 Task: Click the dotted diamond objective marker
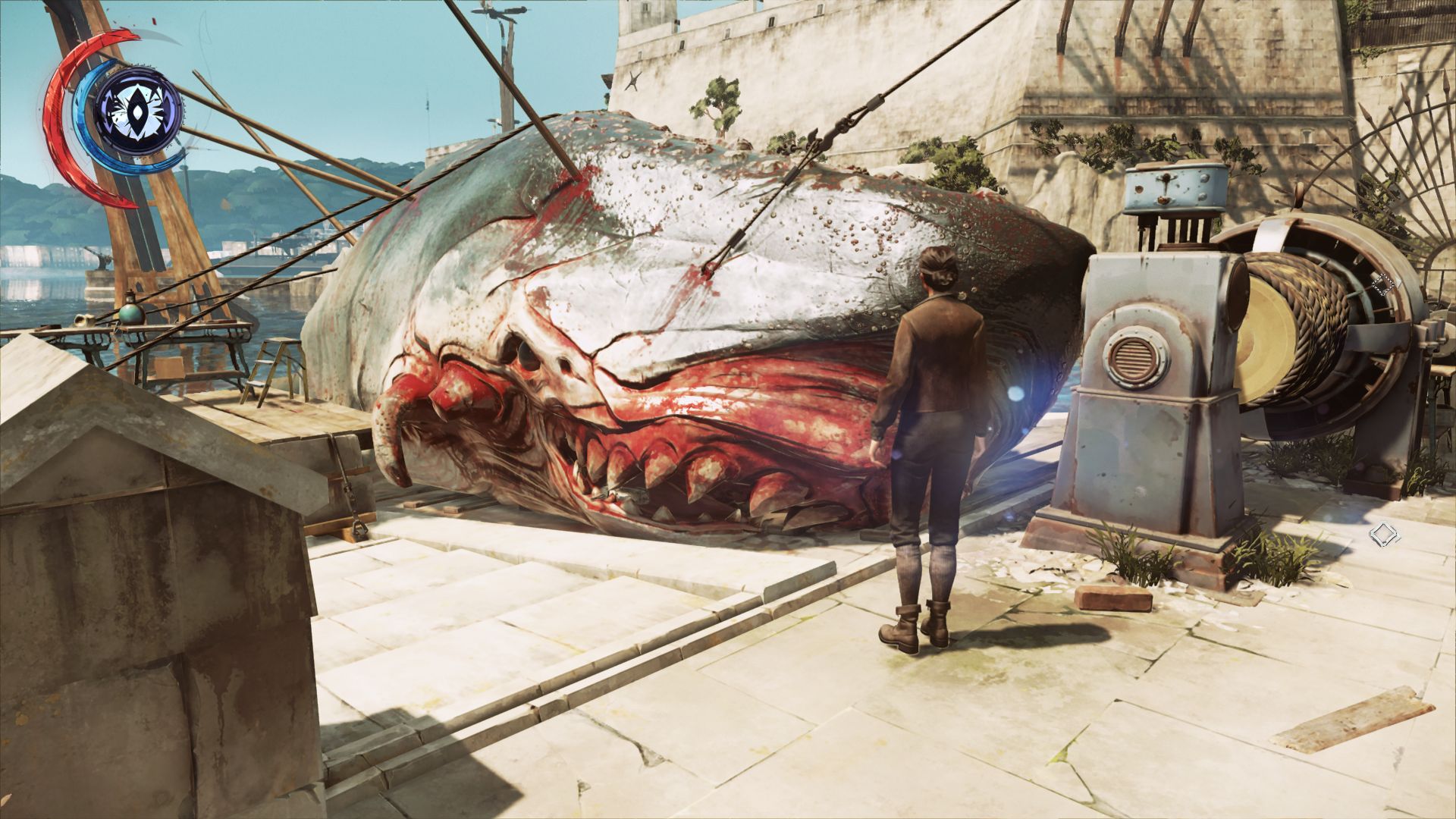point(1383,285)
